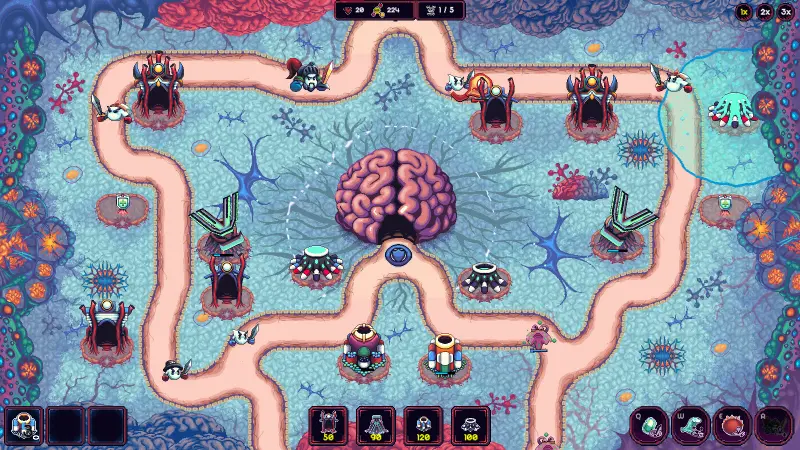Click the darkened R ability icon
This screenshot has height=450, width=800.
click(x=774, y=427)
